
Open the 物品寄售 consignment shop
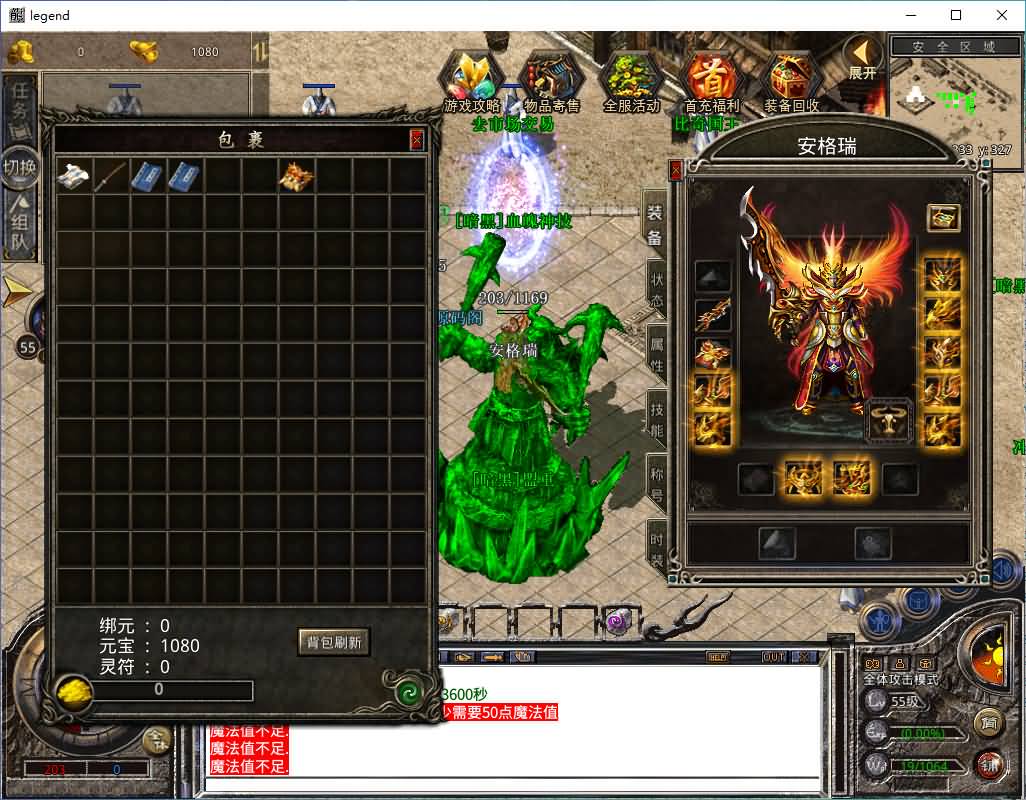click(551, 80)
